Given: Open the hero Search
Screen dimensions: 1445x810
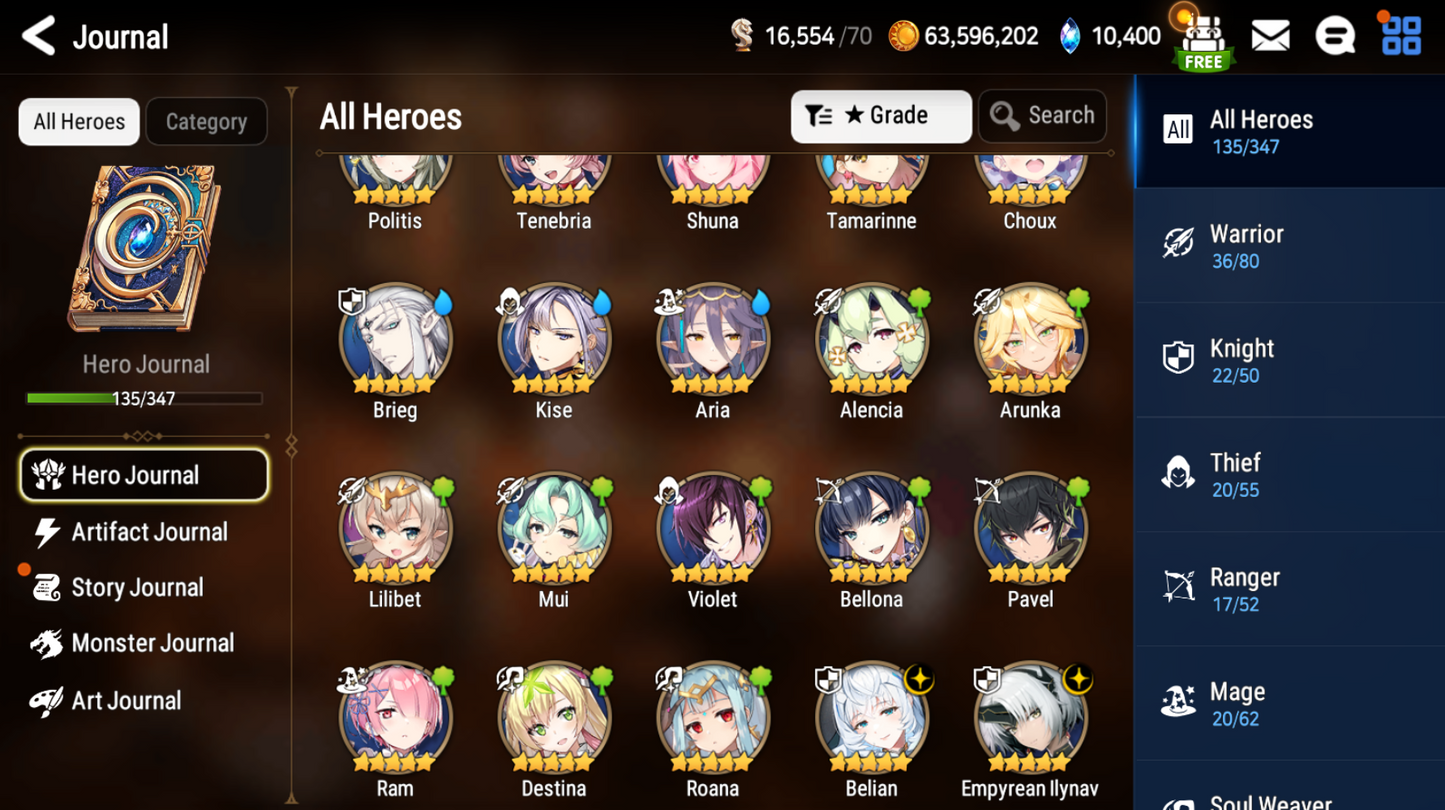Looking at the screenshot, I should click(1042, 116).
